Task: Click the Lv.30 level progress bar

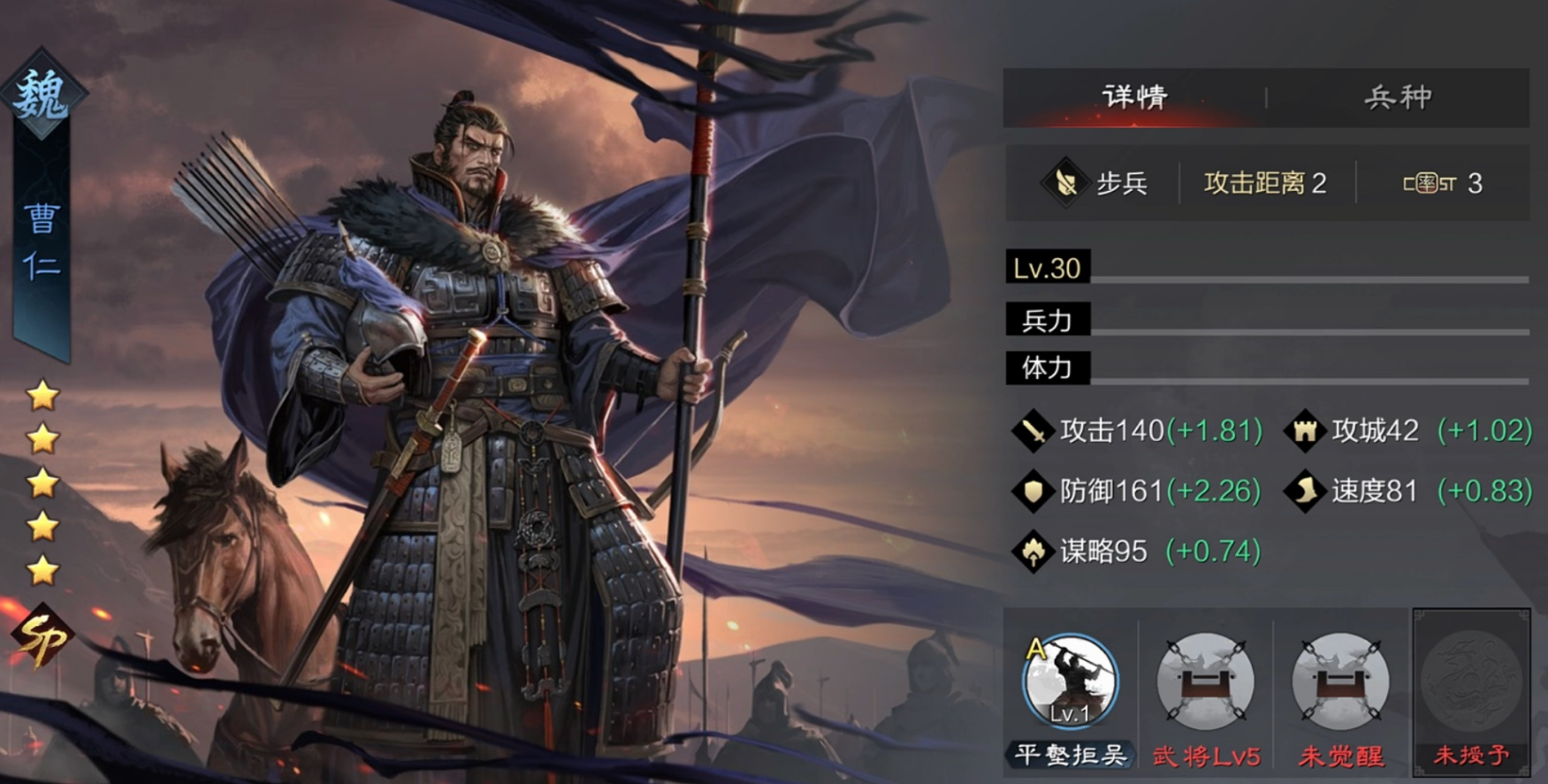Action: (x=1046, y=269)
